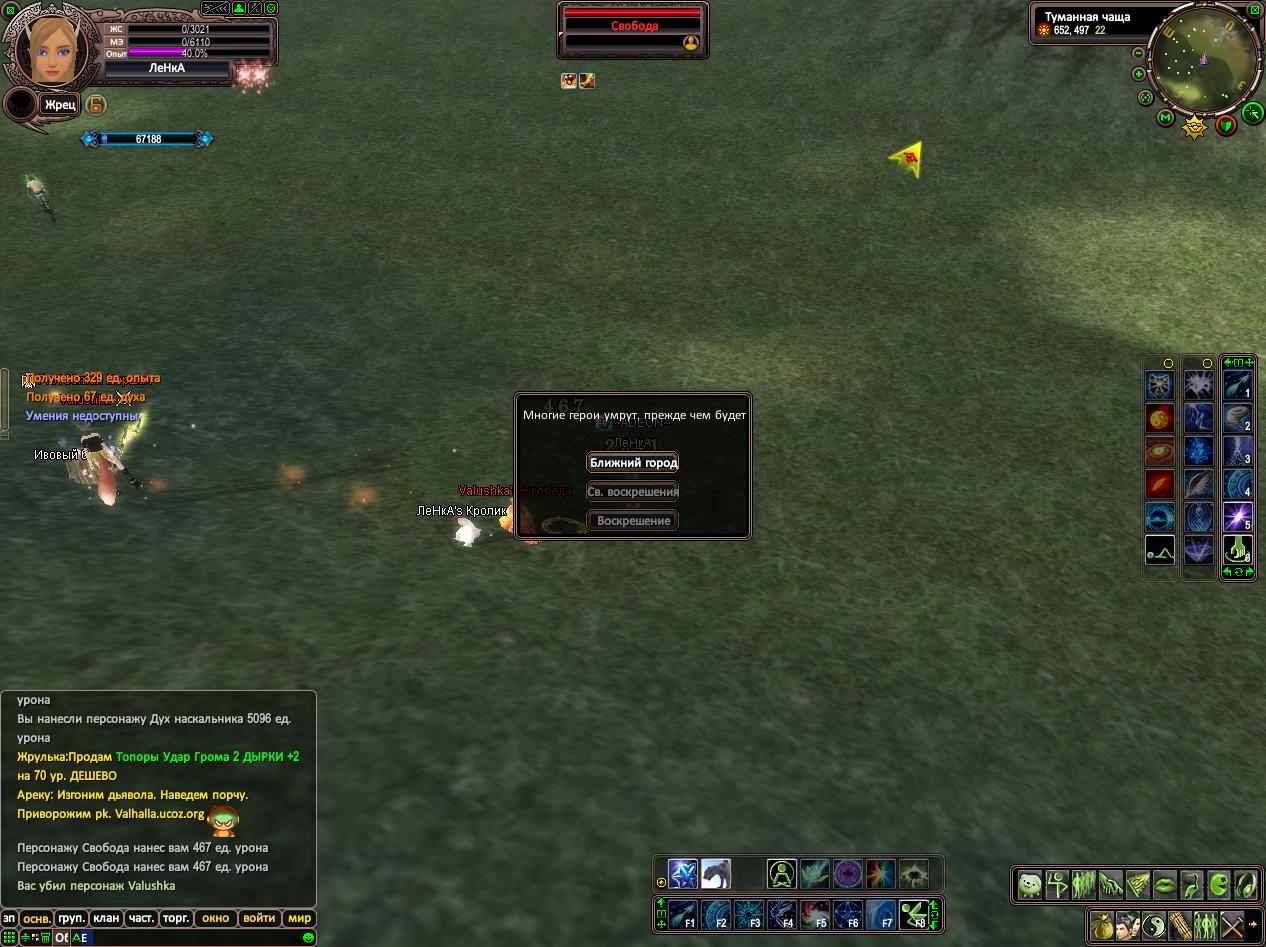
Task: Open the 'клан' chat tab
Action: (106, 918)
